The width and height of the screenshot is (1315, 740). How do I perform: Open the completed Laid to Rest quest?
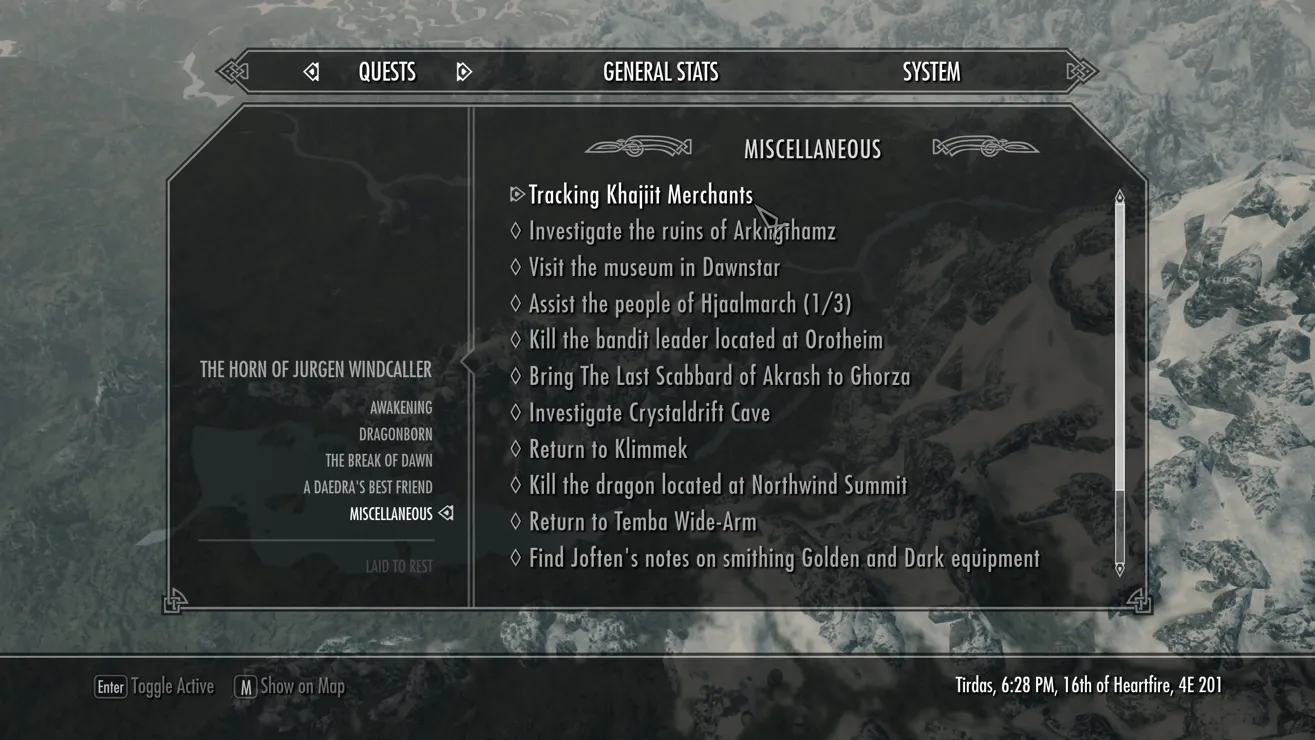399,567
